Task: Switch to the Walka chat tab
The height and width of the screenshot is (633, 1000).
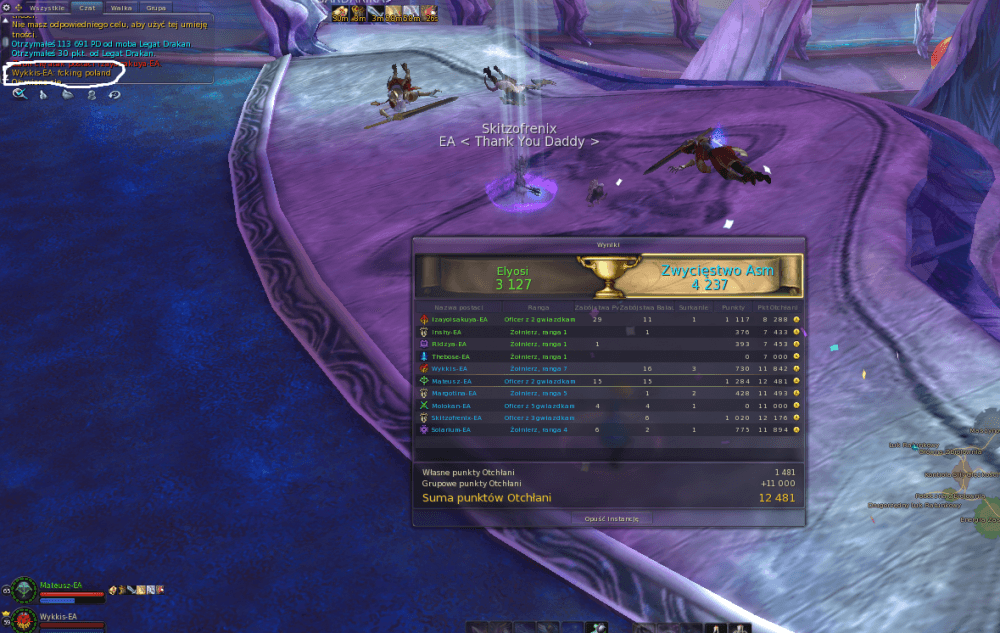Action: click(122, 7)
